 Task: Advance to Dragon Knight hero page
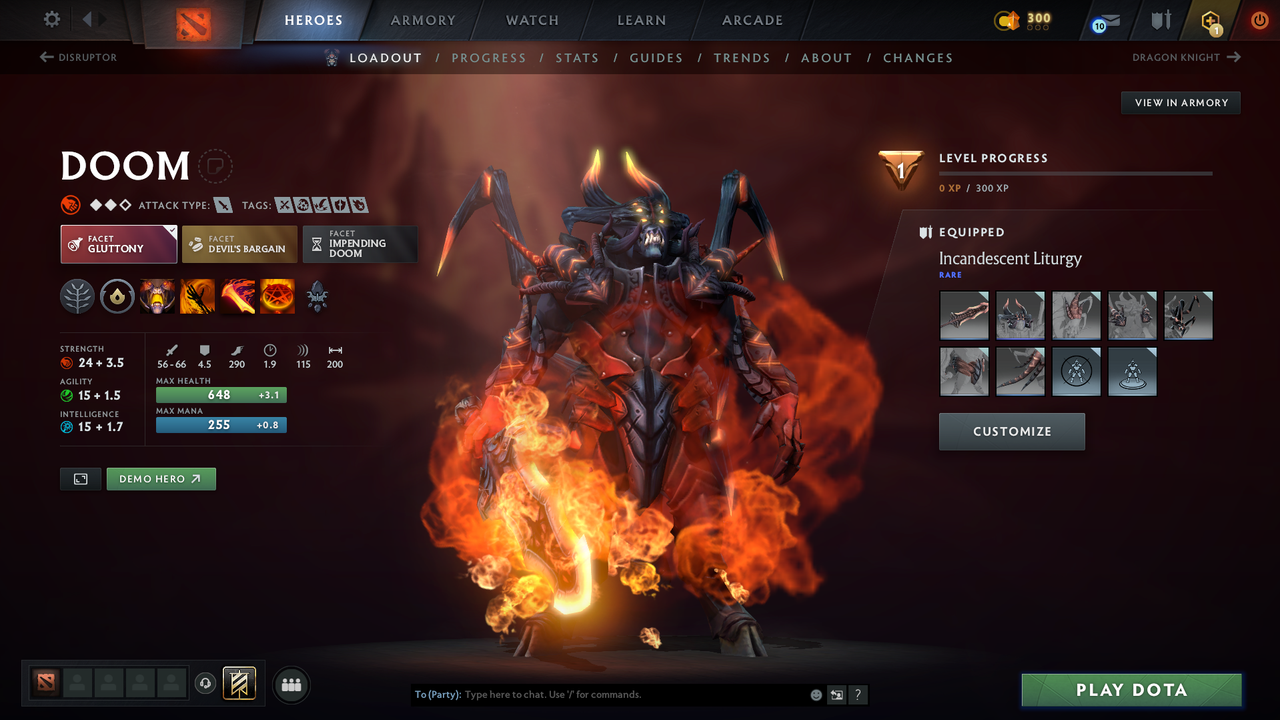[x=1185, y=57]
